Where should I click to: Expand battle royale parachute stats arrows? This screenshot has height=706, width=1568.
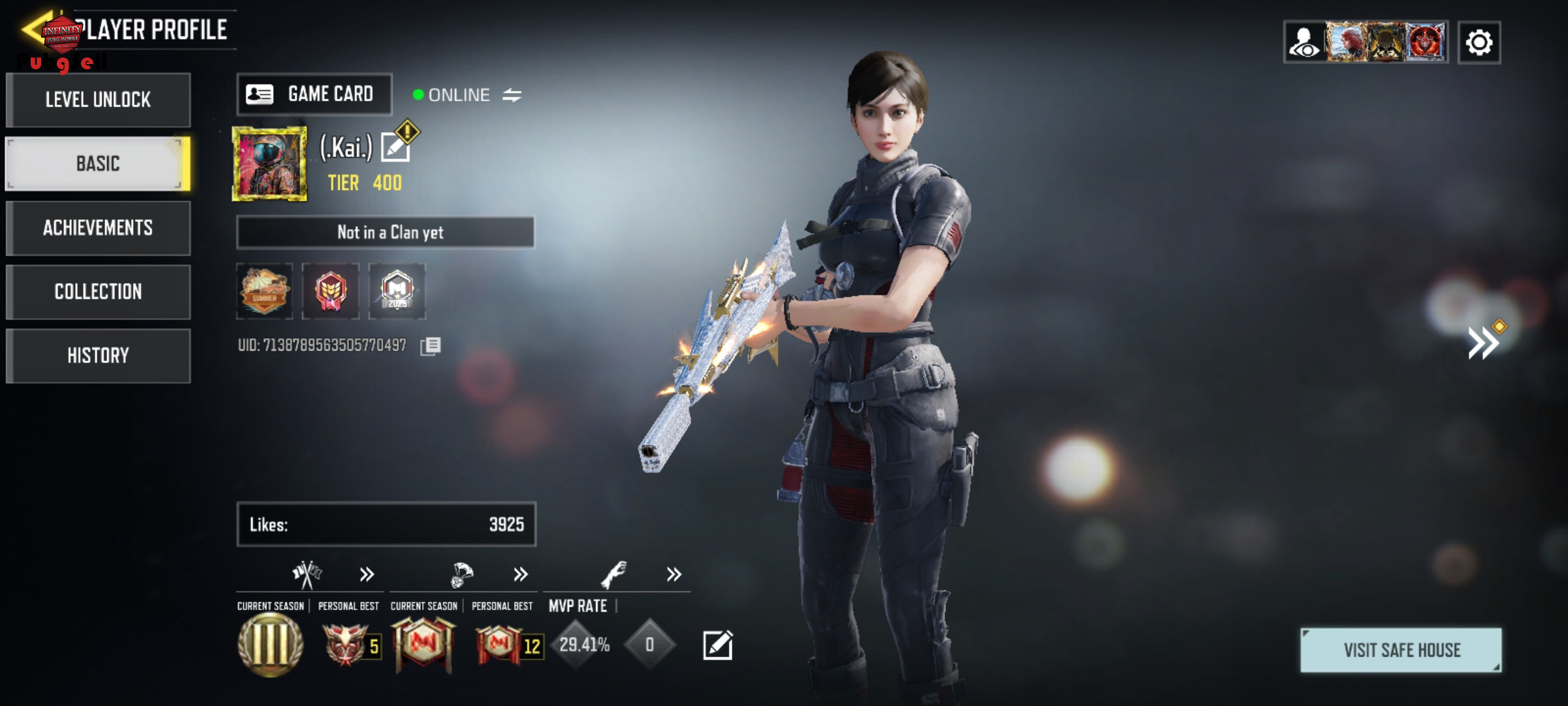(x=520, y=575)
